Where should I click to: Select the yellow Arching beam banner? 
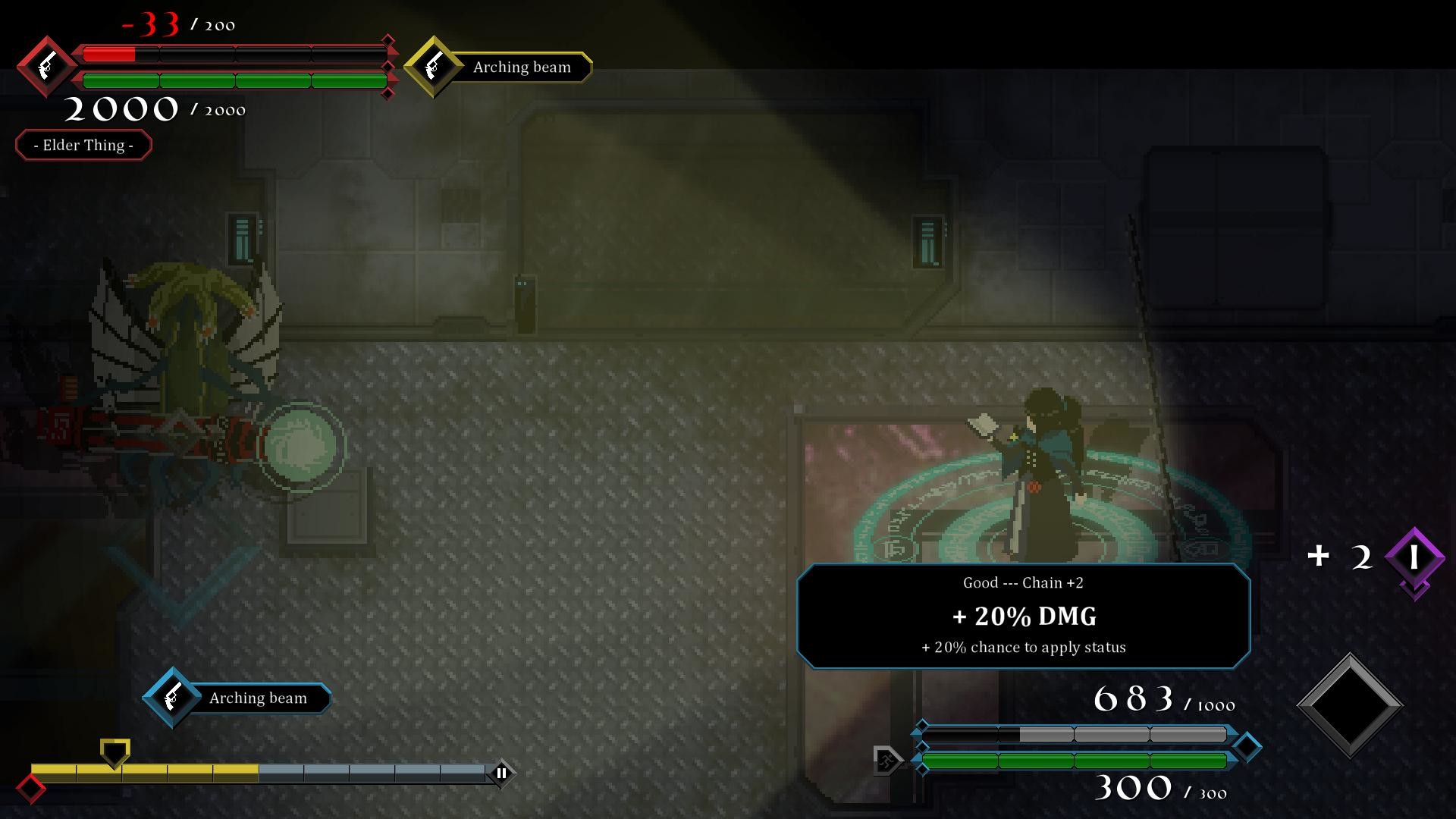pyautogui.click(x=521, y=67)
